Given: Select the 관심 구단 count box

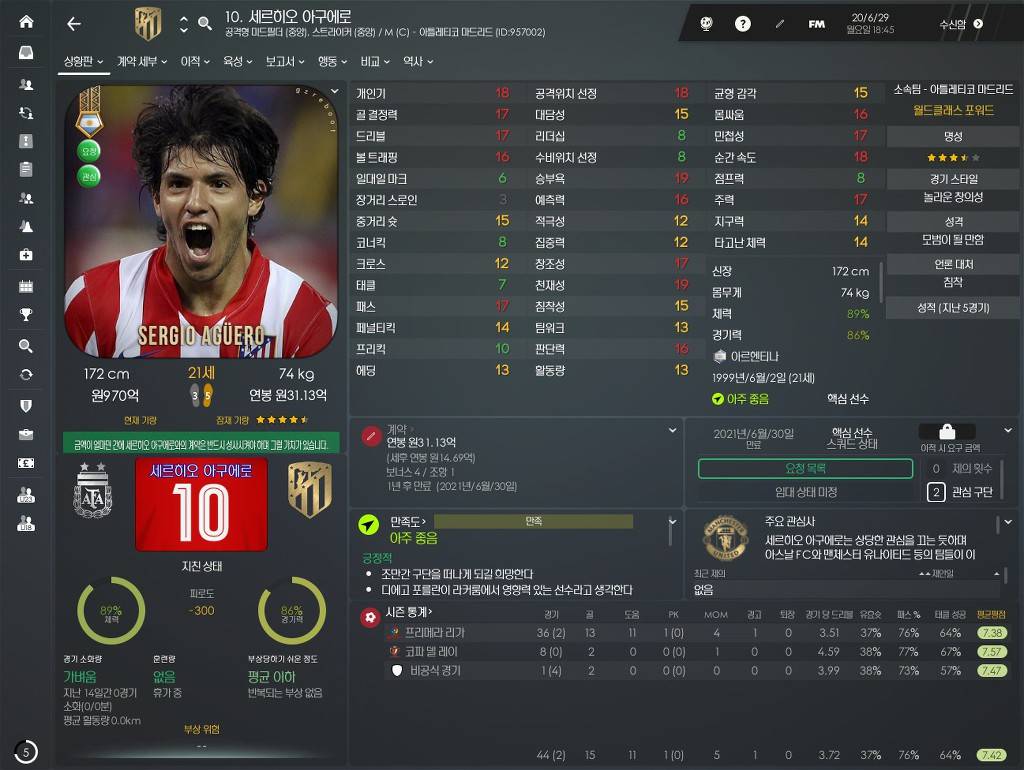Looking at the screenshot, I should coord(936,492).
